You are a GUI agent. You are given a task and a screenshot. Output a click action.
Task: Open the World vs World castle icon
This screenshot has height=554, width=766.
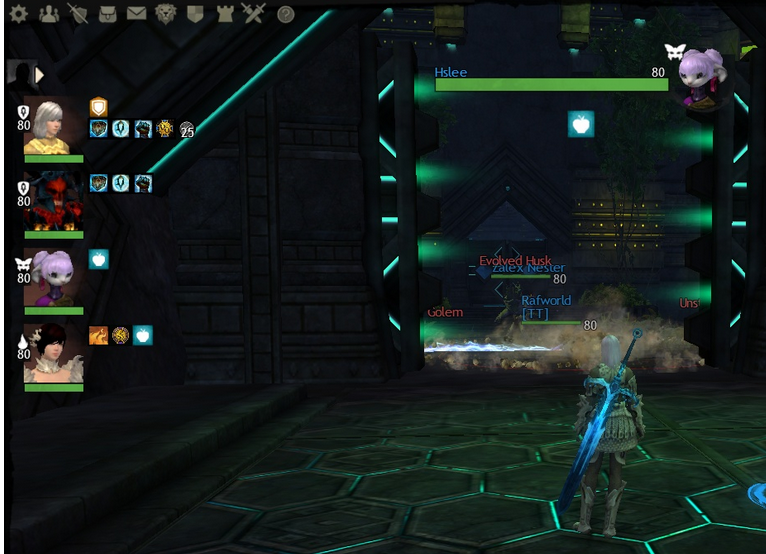[x=224, y=14]
